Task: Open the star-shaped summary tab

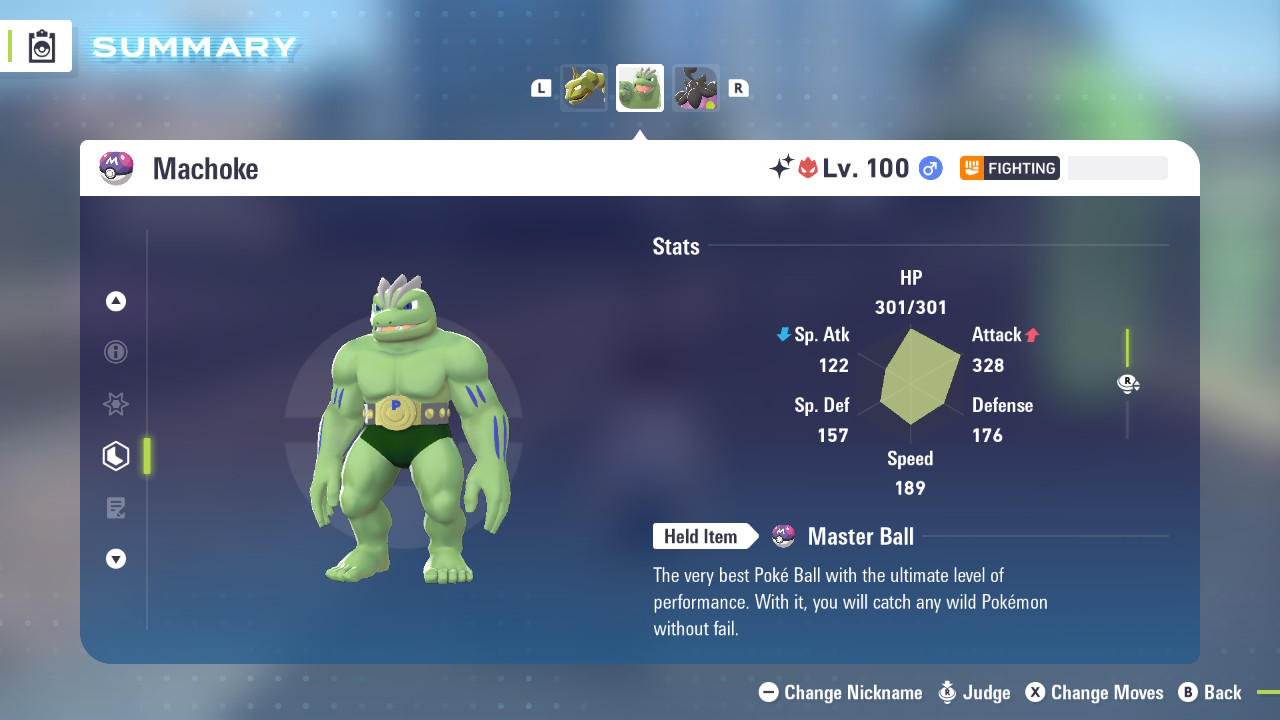Action: click(x=116, y=404)
